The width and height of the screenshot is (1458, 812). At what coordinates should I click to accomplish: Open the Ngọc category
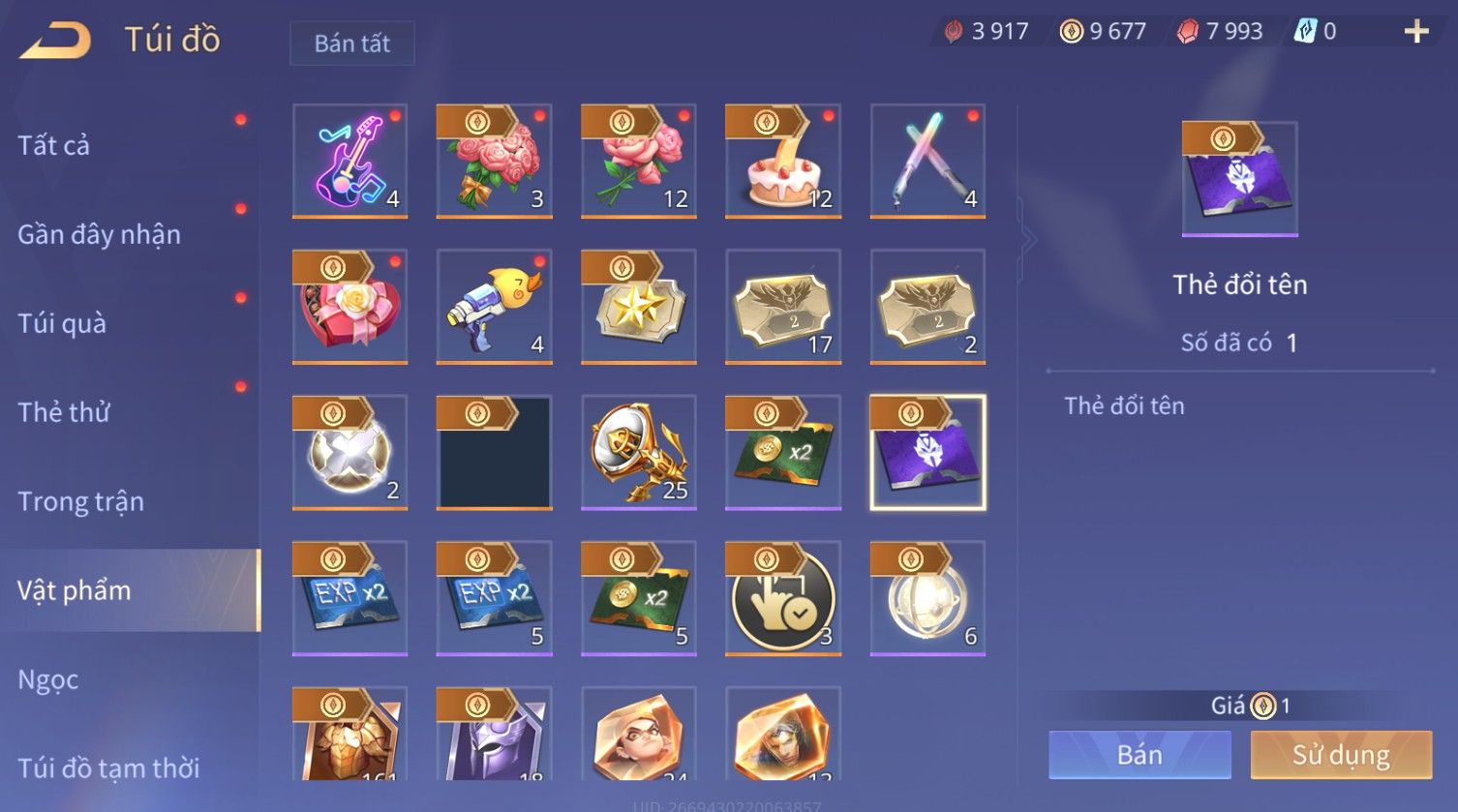48,679
